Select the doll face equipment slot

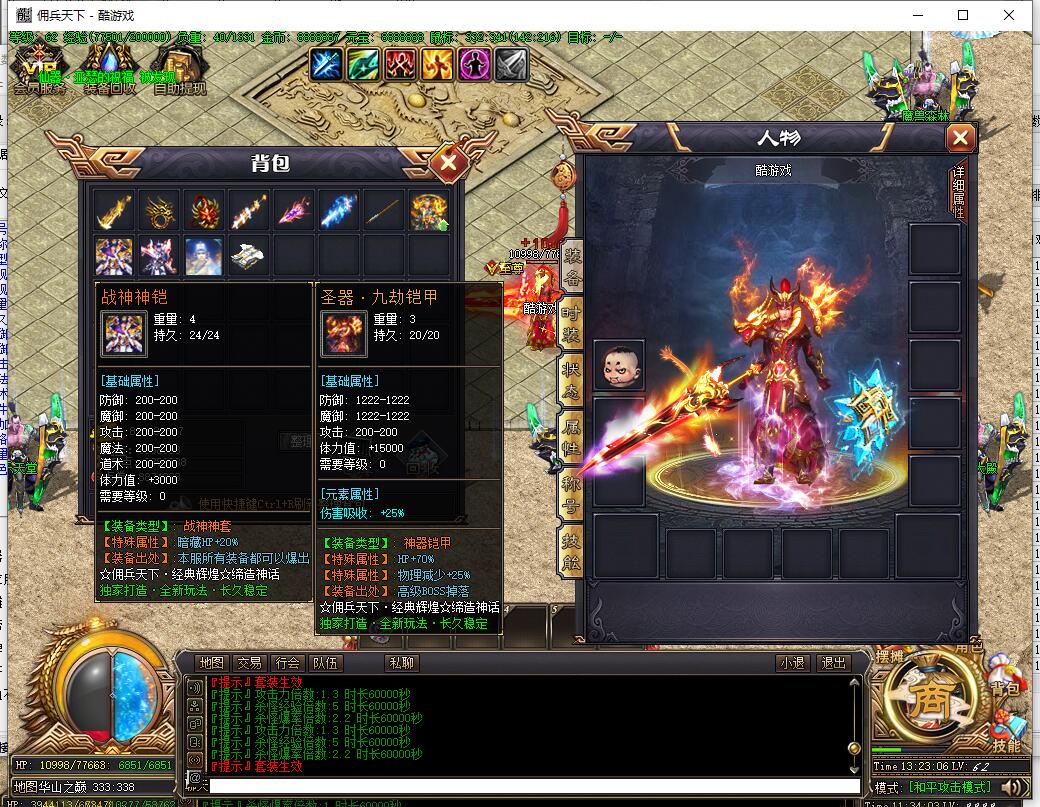click(x=619, y=364)
